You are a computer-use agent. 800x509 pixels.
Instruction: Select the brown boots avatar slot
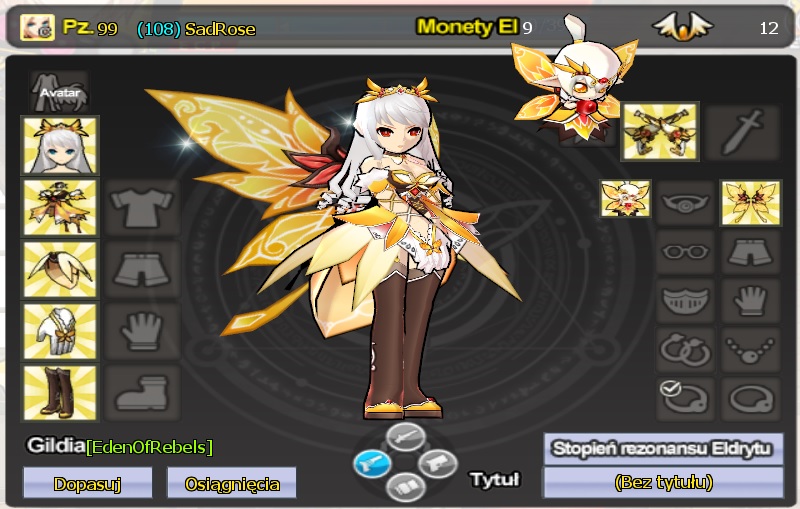[60, 393]
